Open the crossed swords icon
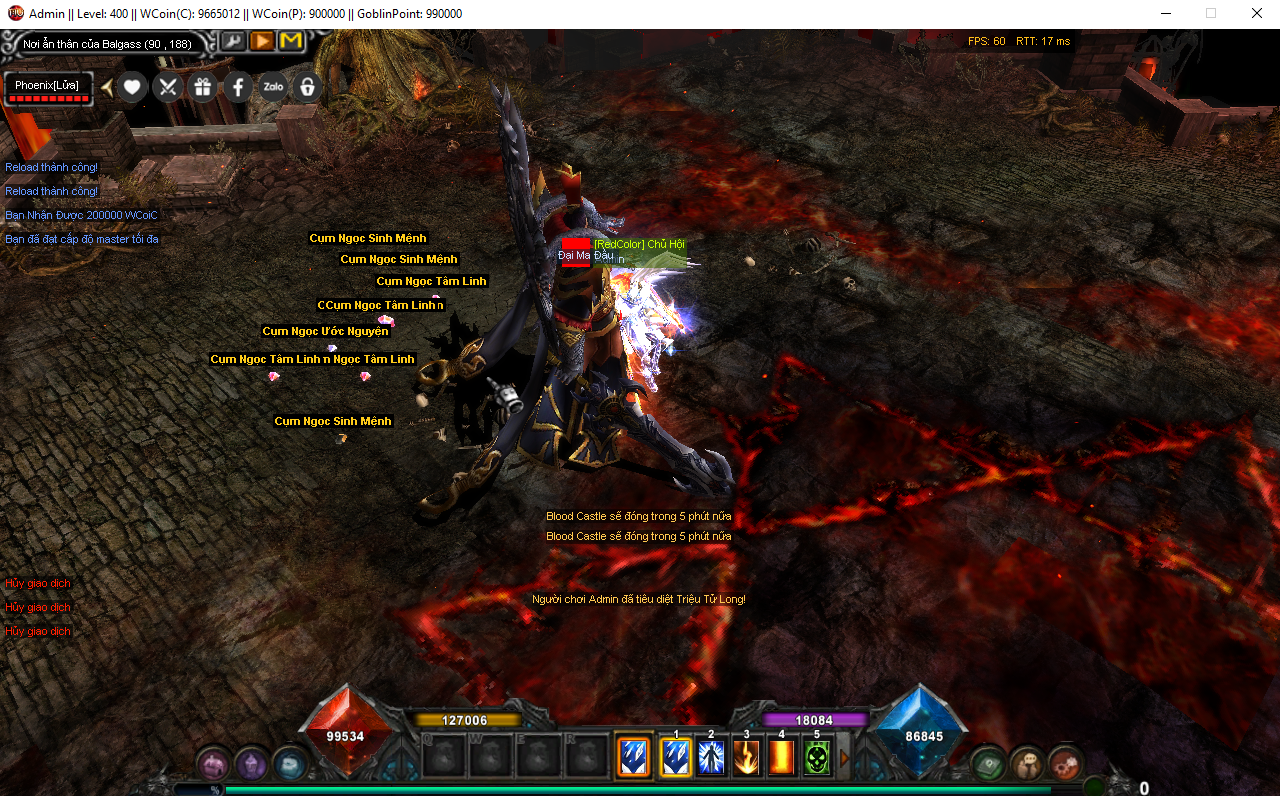Screen dimensions: 1280x796 click(167, 87)
